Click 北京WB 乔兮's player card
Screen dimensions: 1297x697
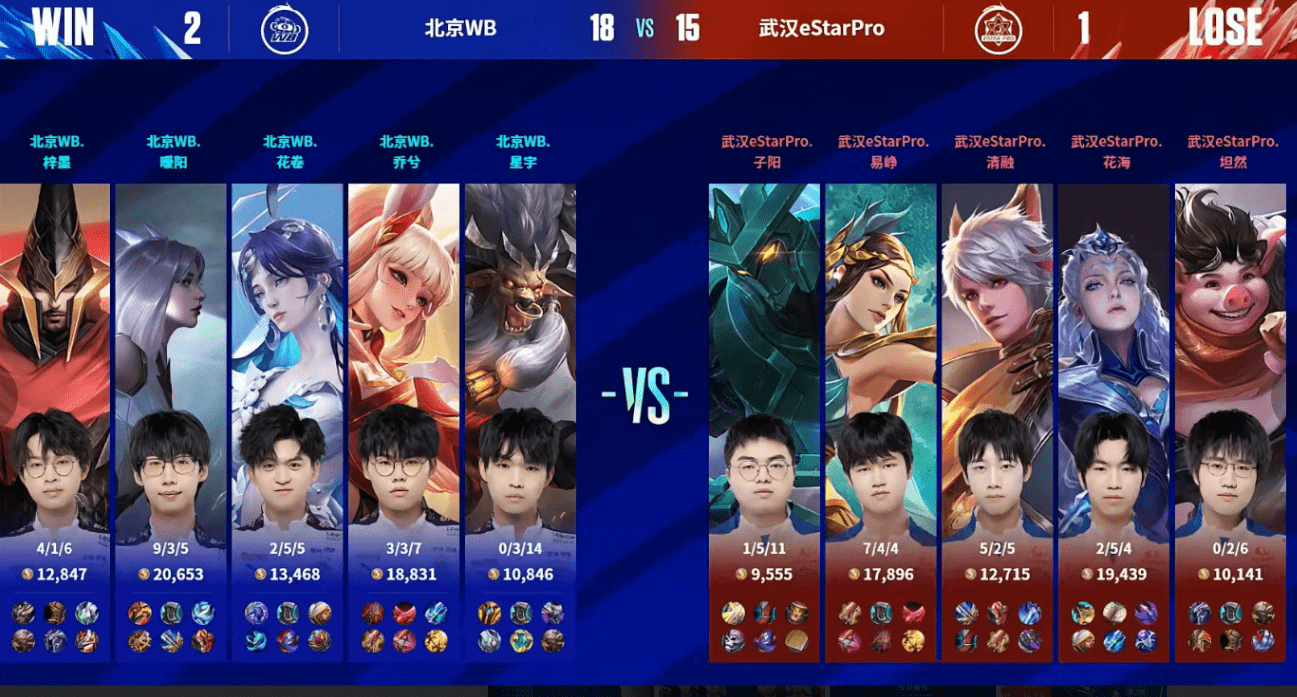click(404, 400)
